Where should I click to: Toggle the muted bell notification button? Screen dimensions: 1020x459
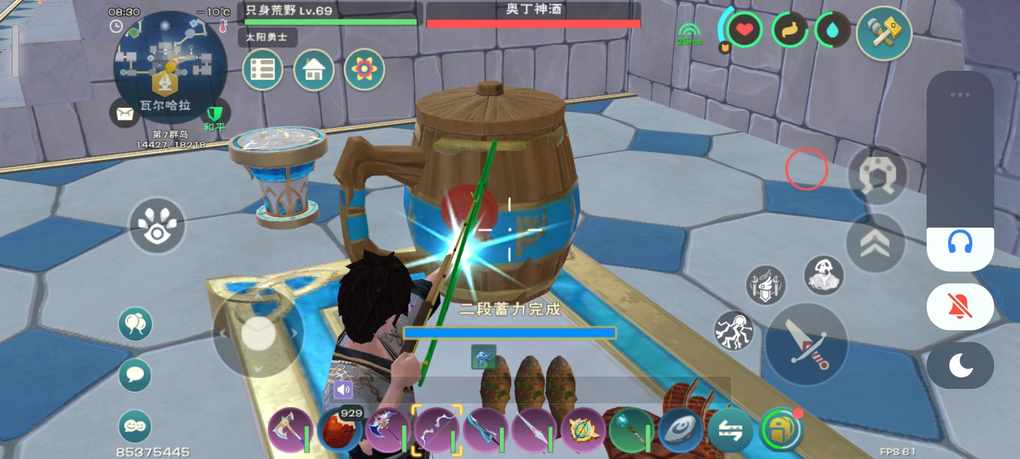(x=960, y=306)
